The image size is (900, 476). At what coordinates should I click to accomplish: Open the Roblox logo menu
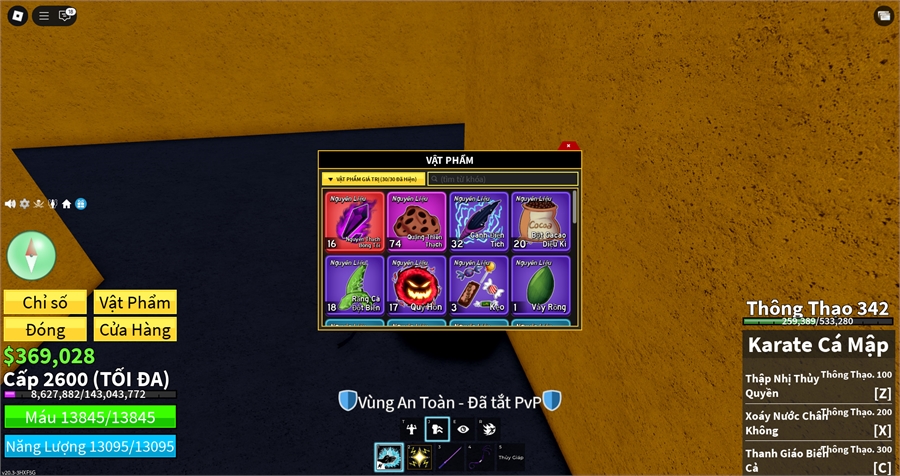point(17,15)
